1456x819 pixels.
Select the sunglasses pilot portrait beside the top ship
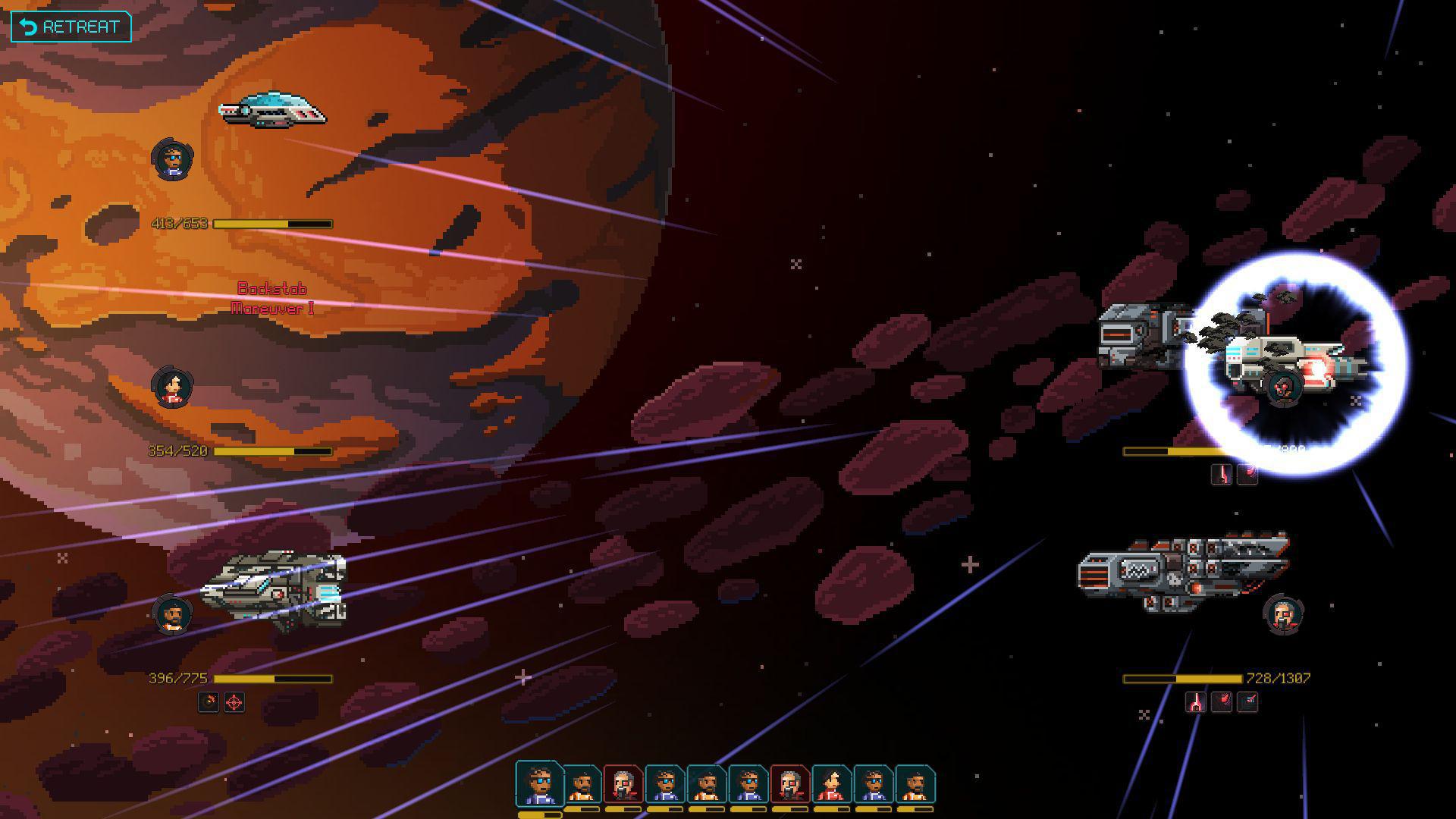(172, 158)
